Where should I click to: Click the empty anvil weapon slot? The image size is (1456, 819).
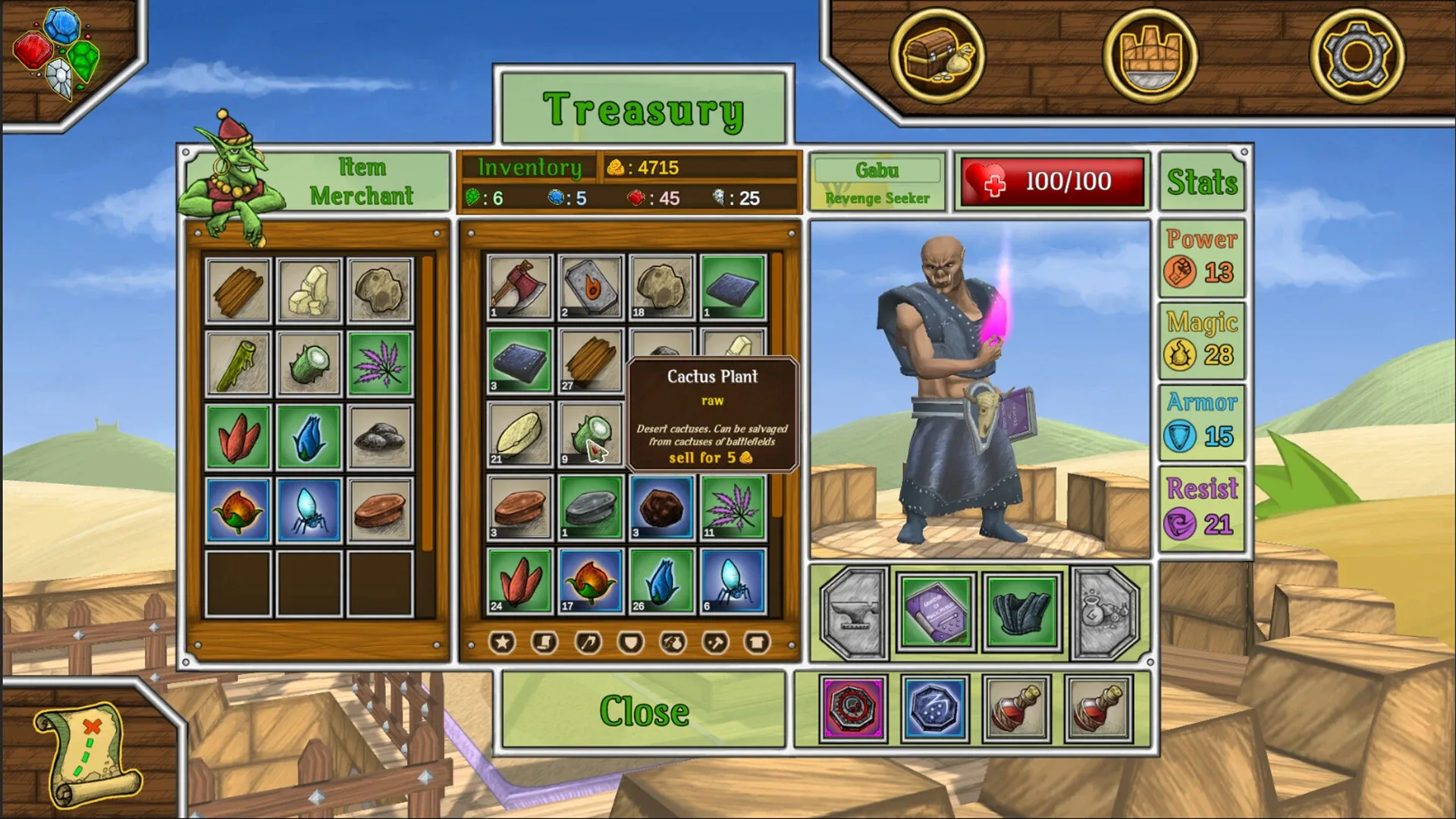[854, 614]
